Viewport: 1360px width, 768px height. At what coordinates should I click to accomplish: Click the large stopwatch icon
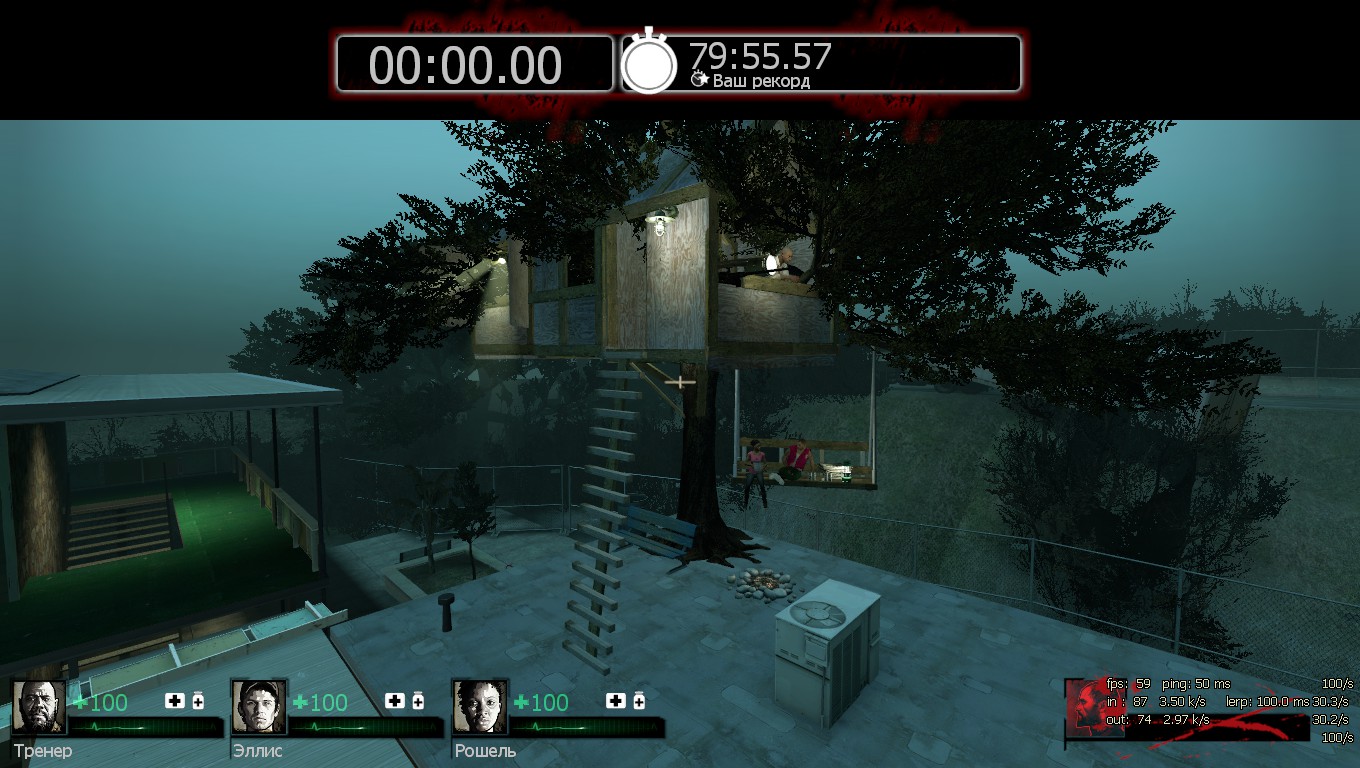pyautogui.click(x=650, y=62)
